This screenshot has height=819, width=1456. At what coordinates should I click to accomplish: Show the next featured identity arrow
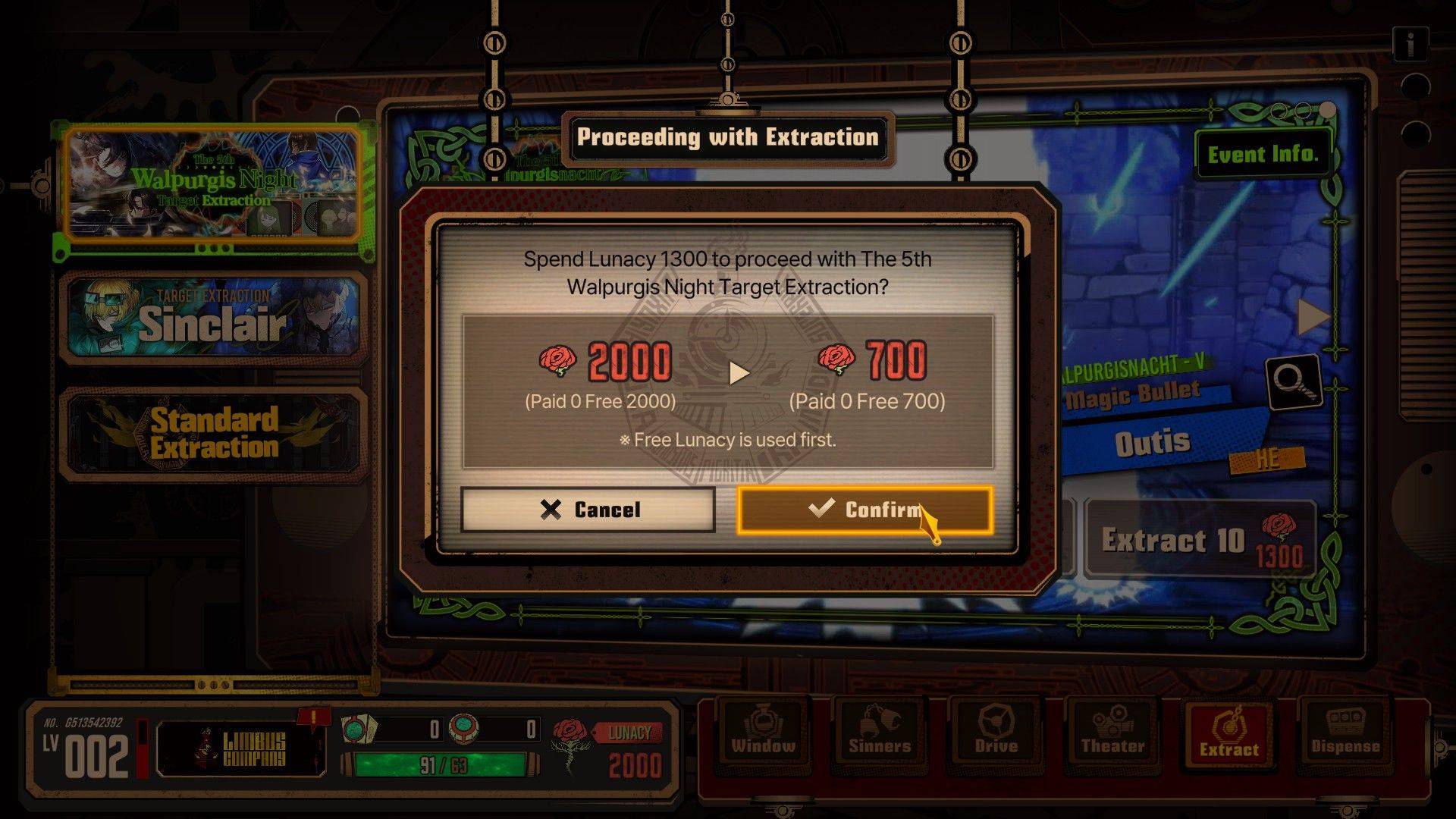[1313, 317]
